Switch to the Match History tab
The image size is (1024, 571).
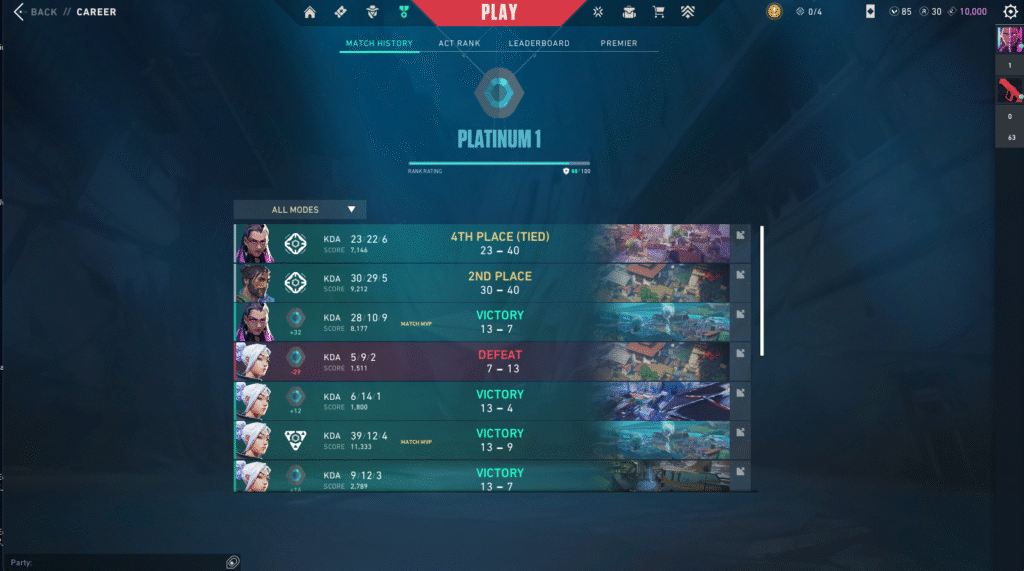[x=379, y=44]
